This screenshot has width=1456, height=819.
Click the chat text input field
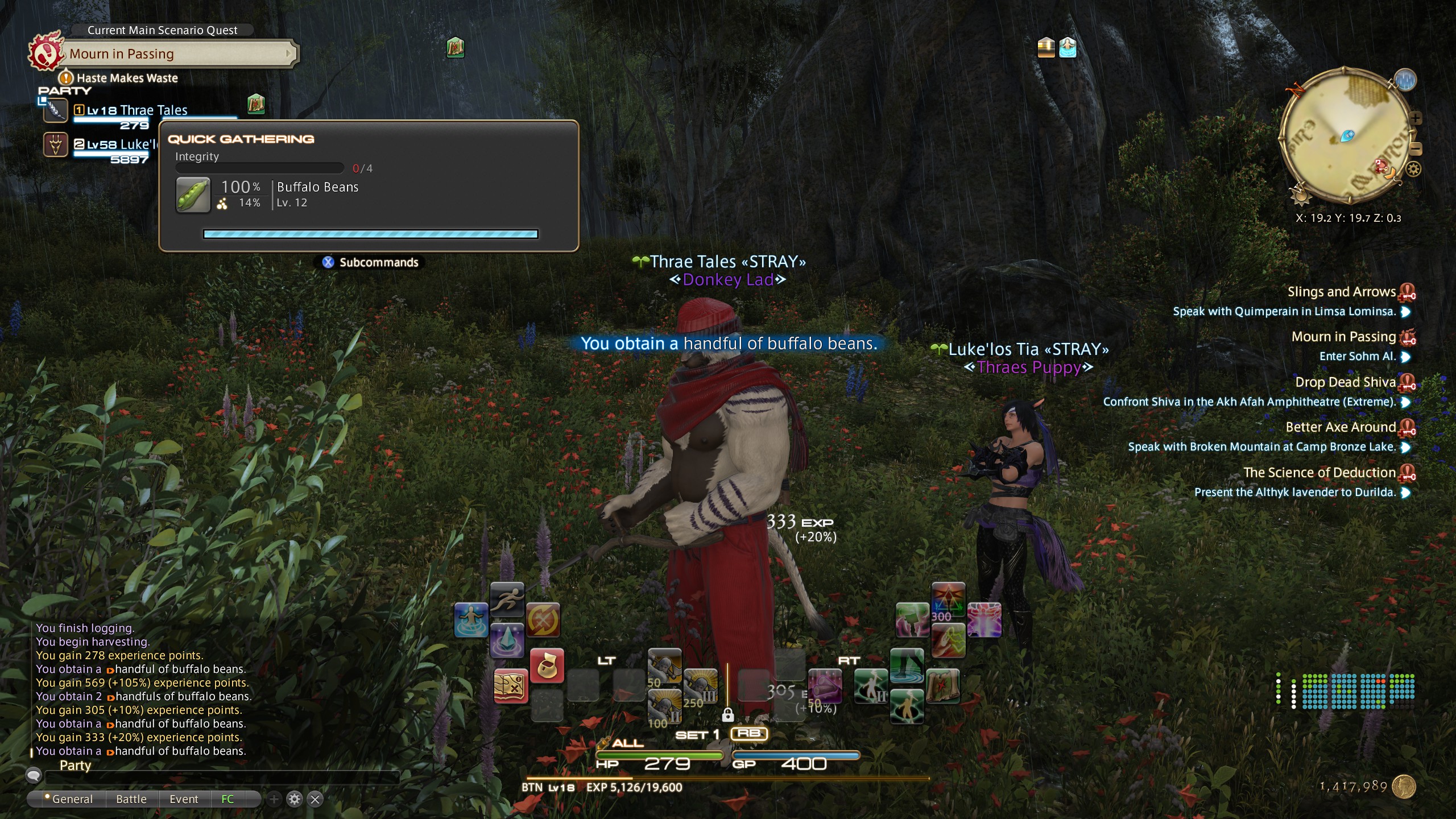tap(222, 776)
